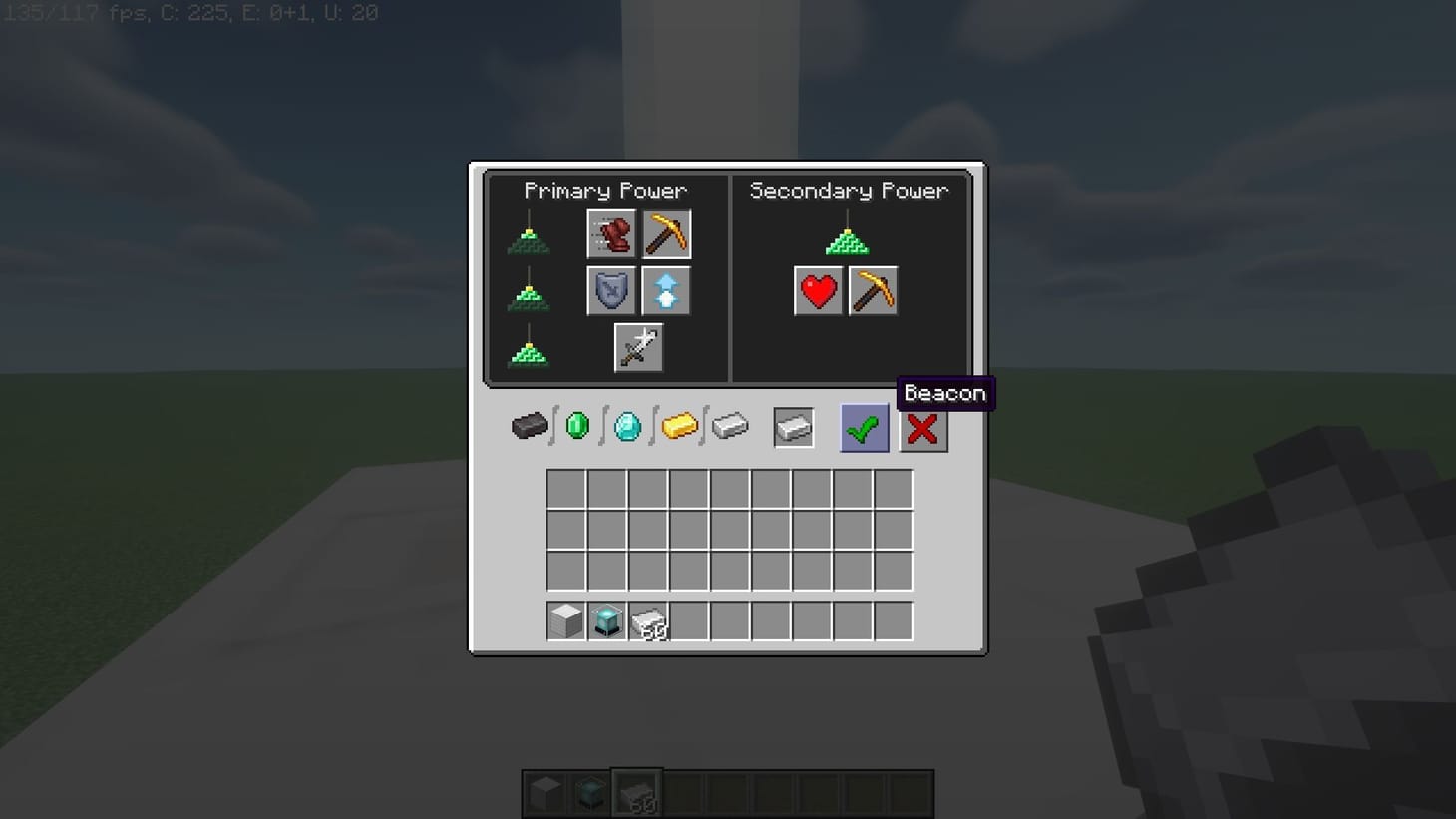Viewport: 1456px width, 819px height.
Task: Grab the iron ingot stack from the inventory
Action: tap(649, 620)
